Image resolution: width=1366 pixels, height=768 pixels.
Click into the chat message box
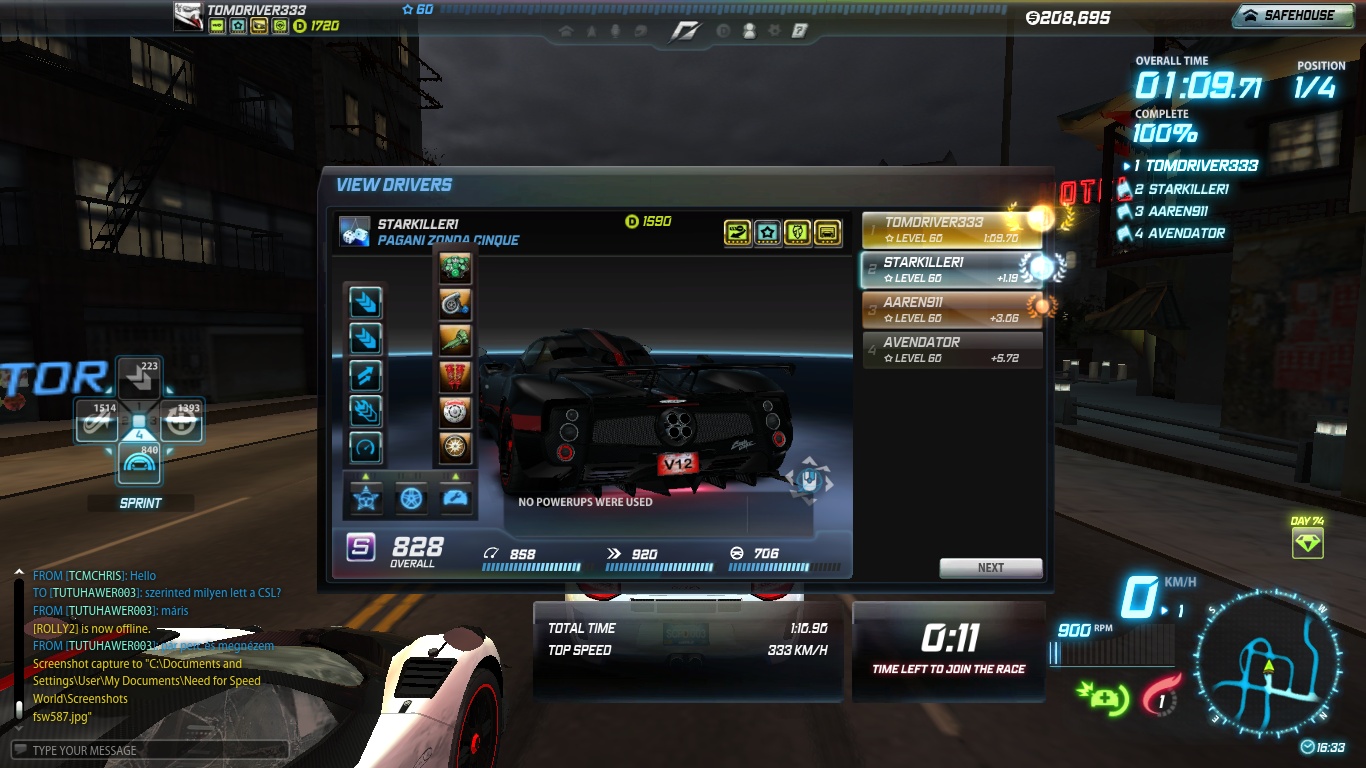150,750
